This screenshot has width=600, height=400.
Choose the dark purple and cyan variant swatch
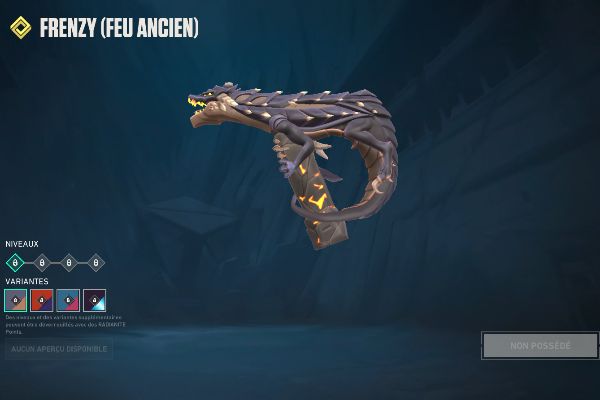[95, 300]
